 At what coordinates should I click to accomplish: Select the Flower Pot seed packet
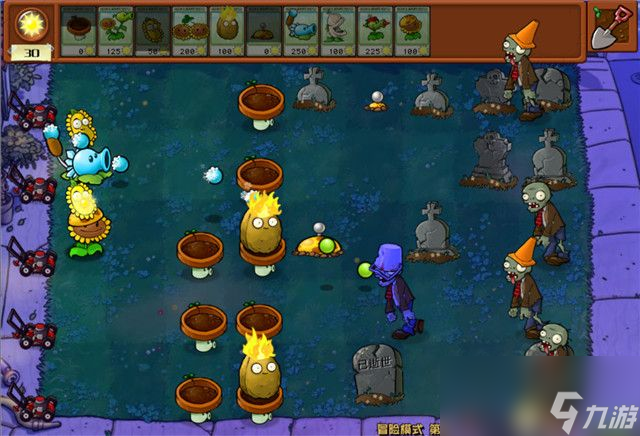(x=78, y=30)
